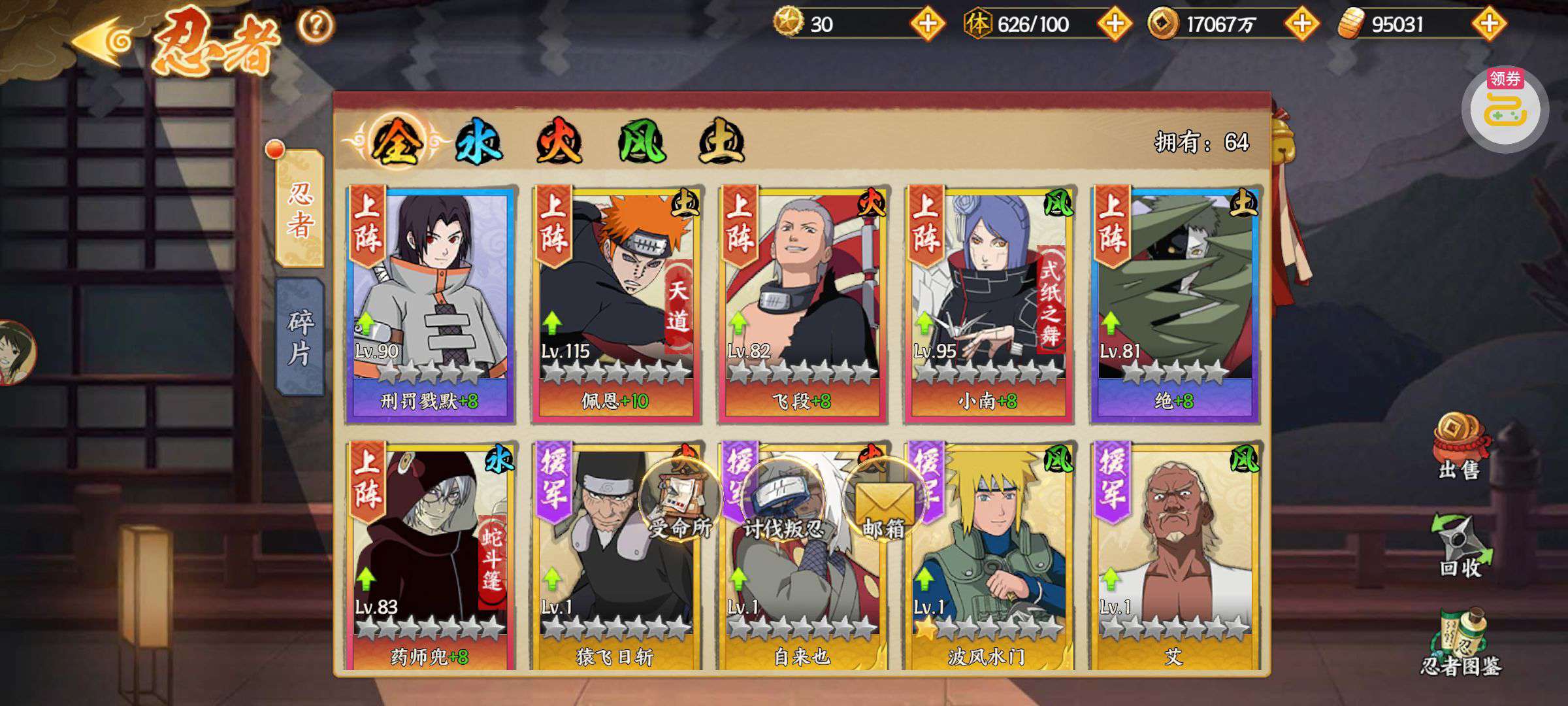Filter ninjas by 水 water element
This screenshot has width=1568, height=706.
(x=478, y=142)
